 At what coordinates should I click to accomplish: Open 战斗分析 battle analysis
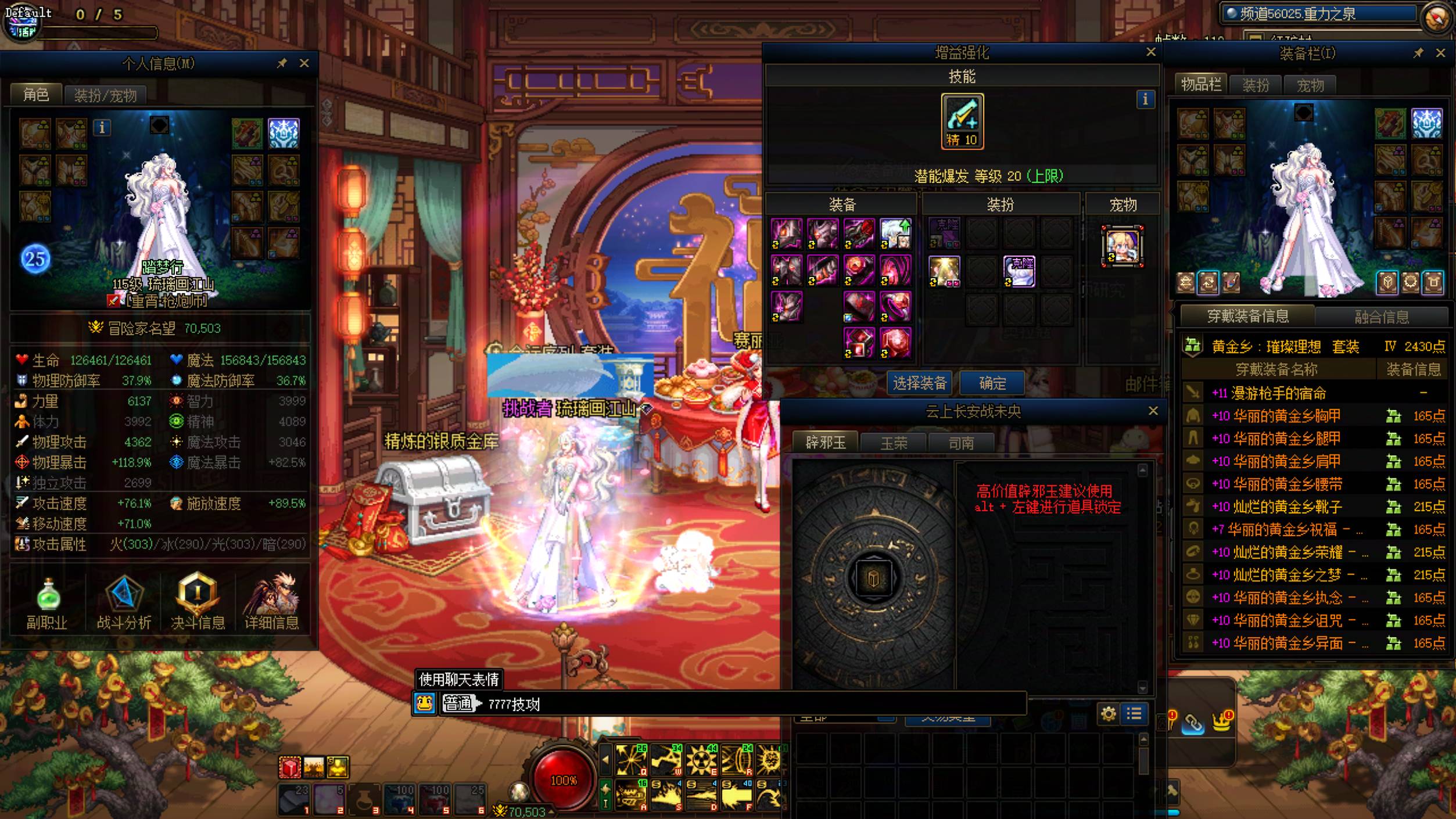[124, 602]
